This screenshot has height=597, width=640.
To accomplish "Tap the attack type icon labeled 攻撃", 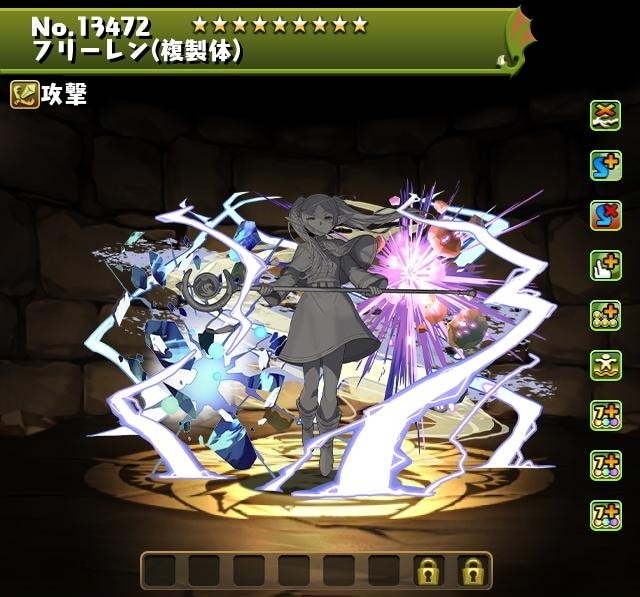I will tap(24, 96).
